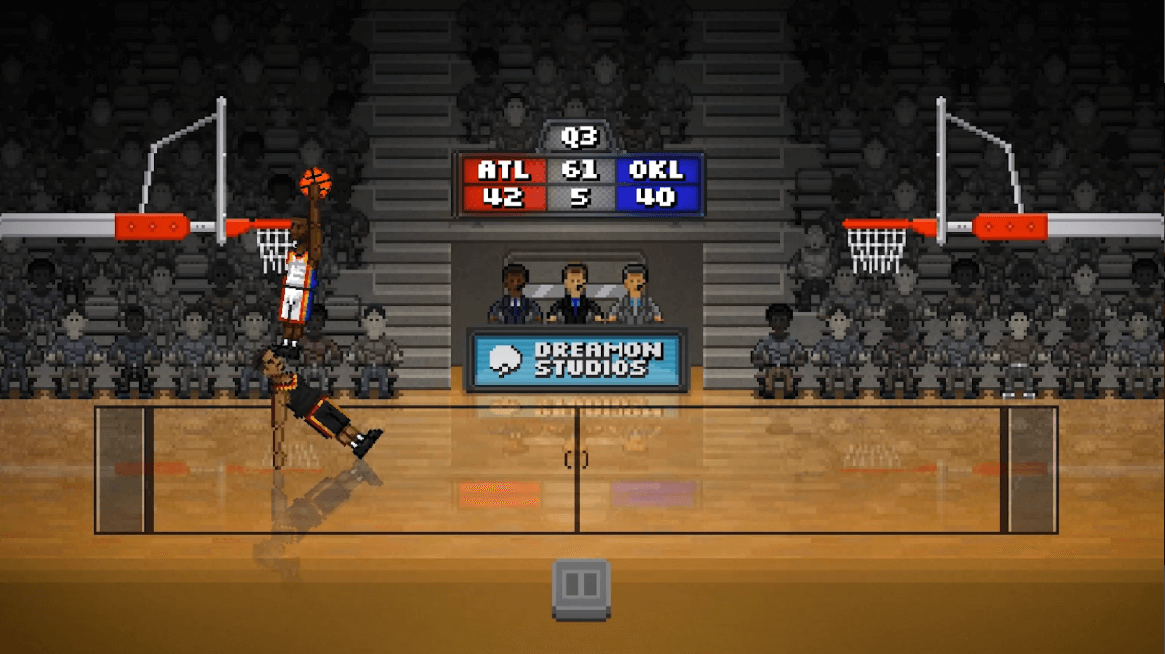This screenshot has width=1165, height=654.
Task: Pause the game with the pause button
Action: (581, 587)
